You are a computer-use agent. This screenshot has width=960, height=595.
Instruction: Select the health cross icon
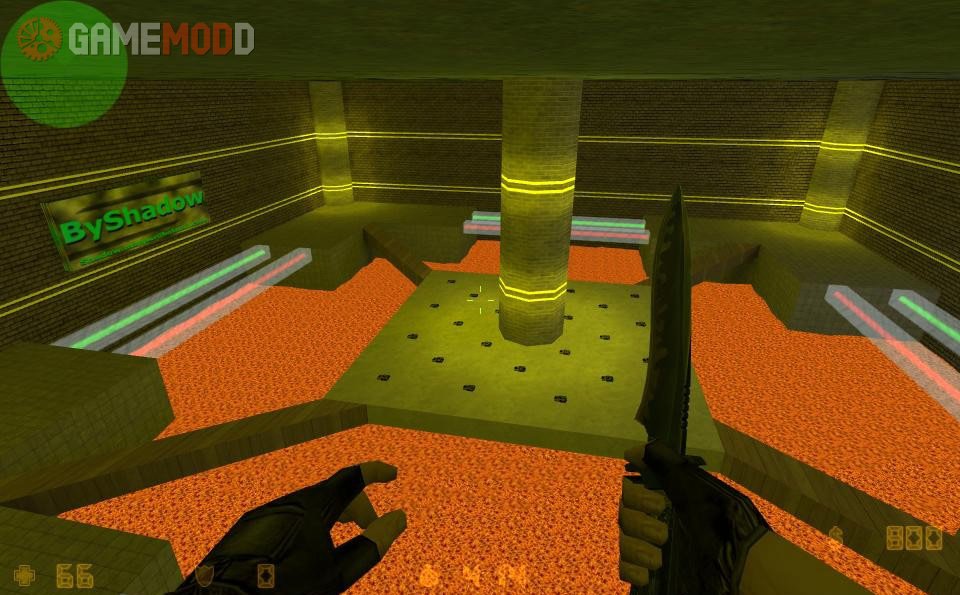[x=24, y=575]
